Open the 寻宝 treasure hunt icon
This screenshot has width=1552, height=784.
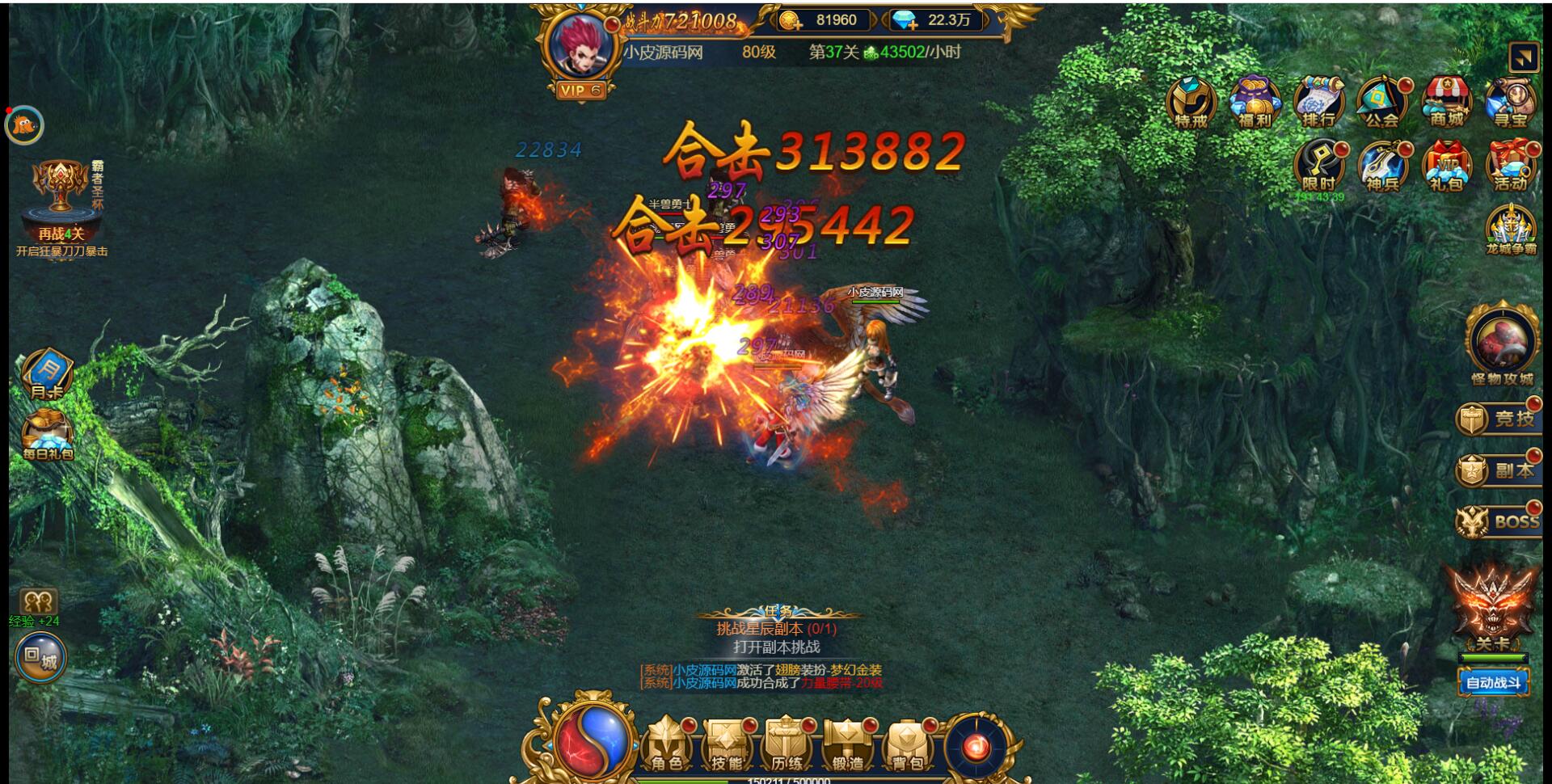1512,103
